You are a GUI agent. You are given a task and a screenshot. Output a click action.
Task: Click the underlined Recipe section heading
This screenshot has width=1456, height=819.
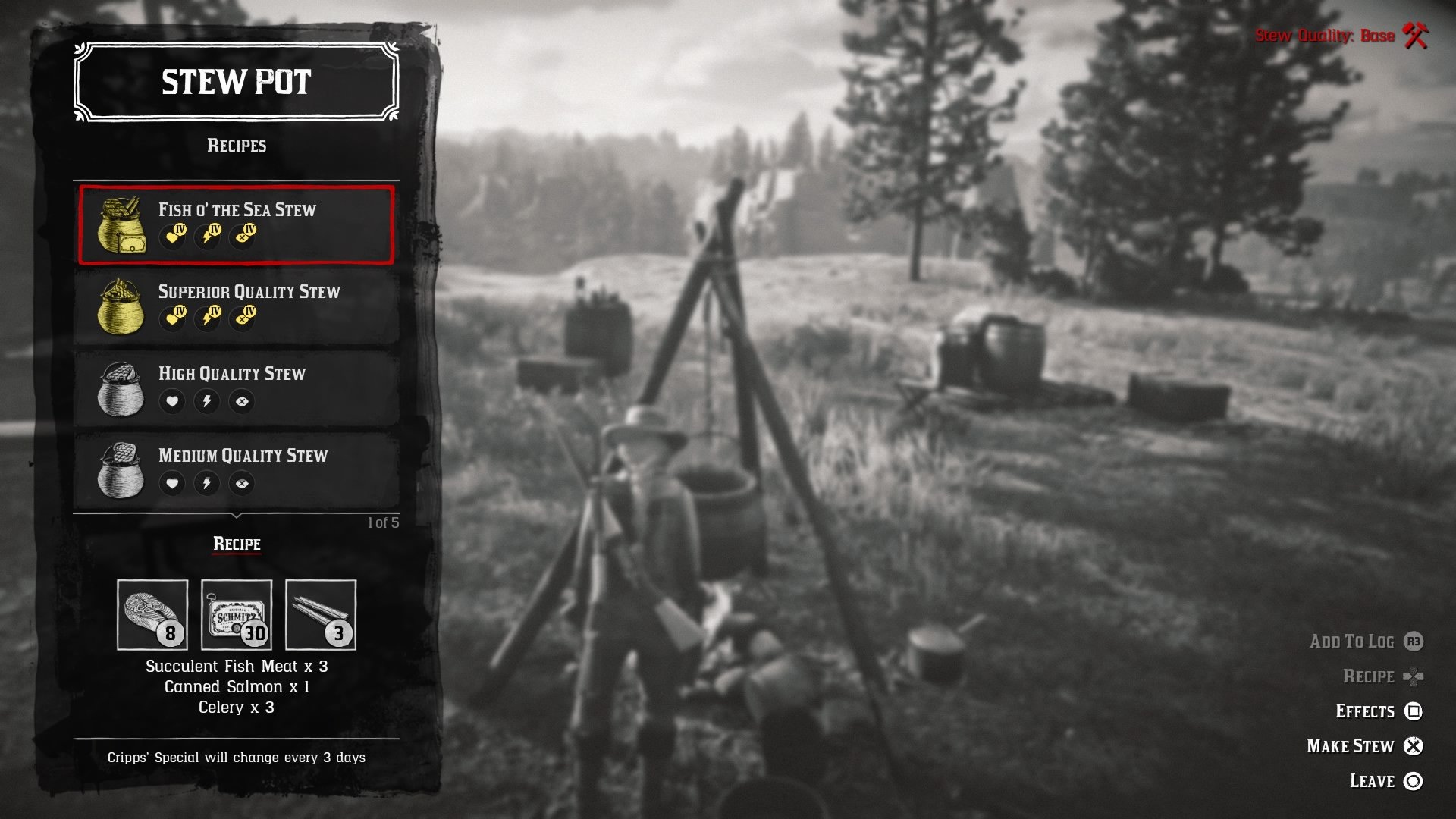(x=236, y=544)
